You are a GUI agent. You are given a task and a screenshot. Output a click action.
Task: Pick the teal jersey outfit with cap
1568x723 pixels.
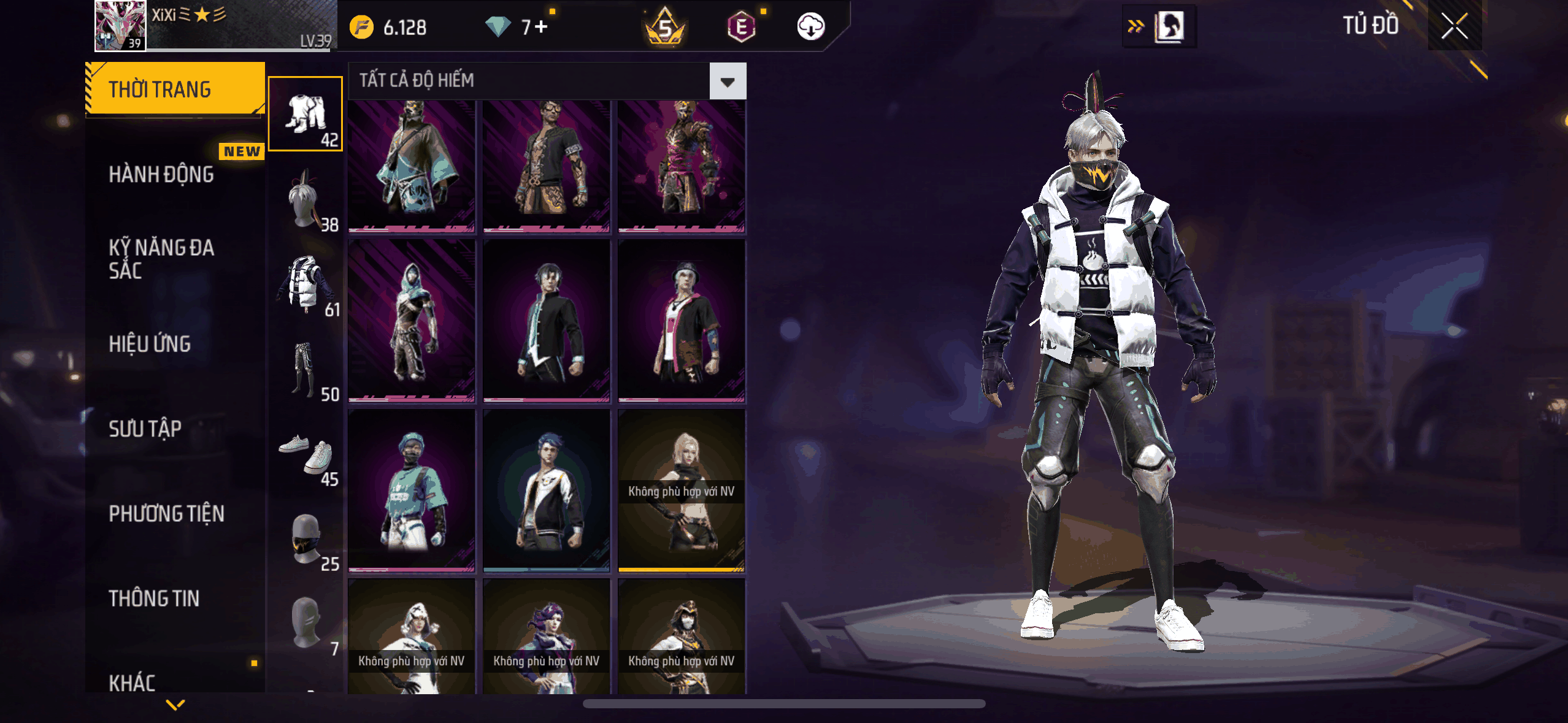[412, 491]
